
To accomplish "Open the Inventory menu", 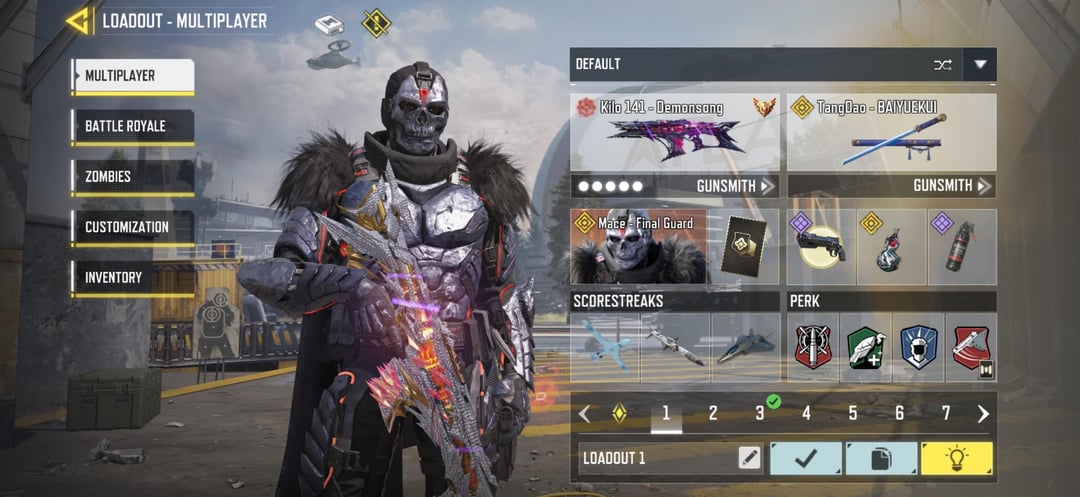I will 132,277.
